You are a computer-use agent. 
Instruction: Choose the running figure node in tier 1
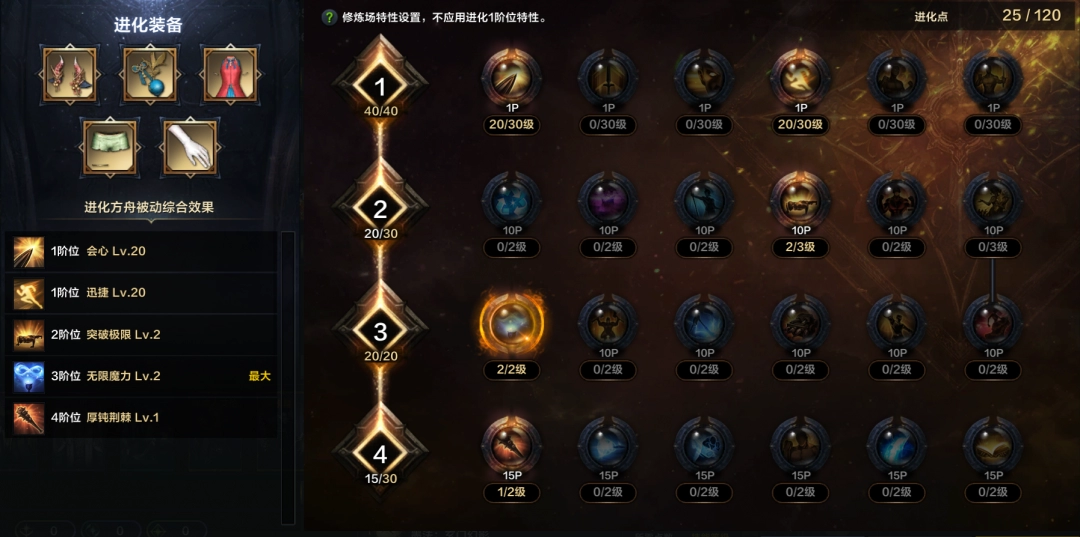801,78
